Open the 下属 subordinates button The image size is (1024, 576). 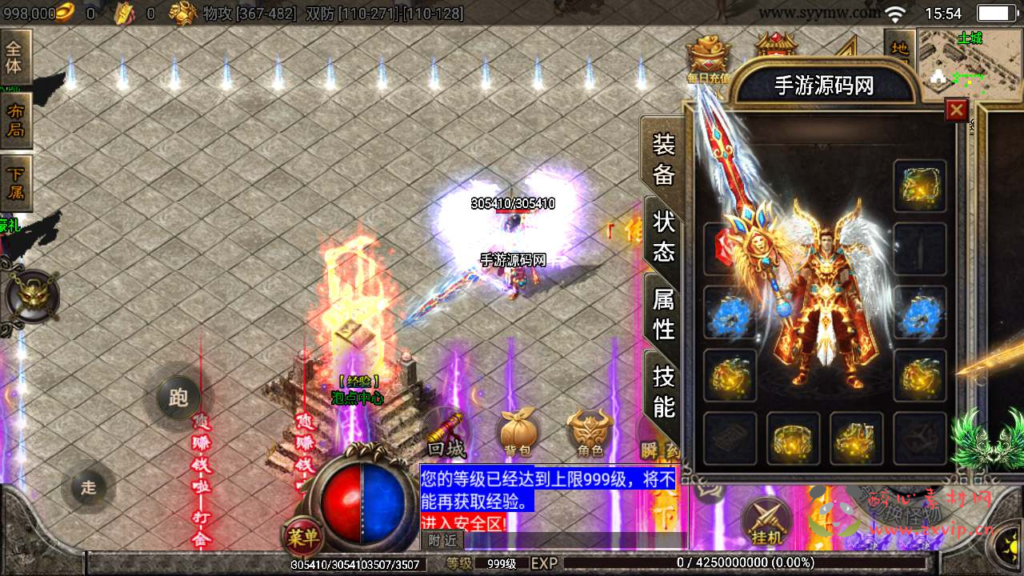click(16, 182)
